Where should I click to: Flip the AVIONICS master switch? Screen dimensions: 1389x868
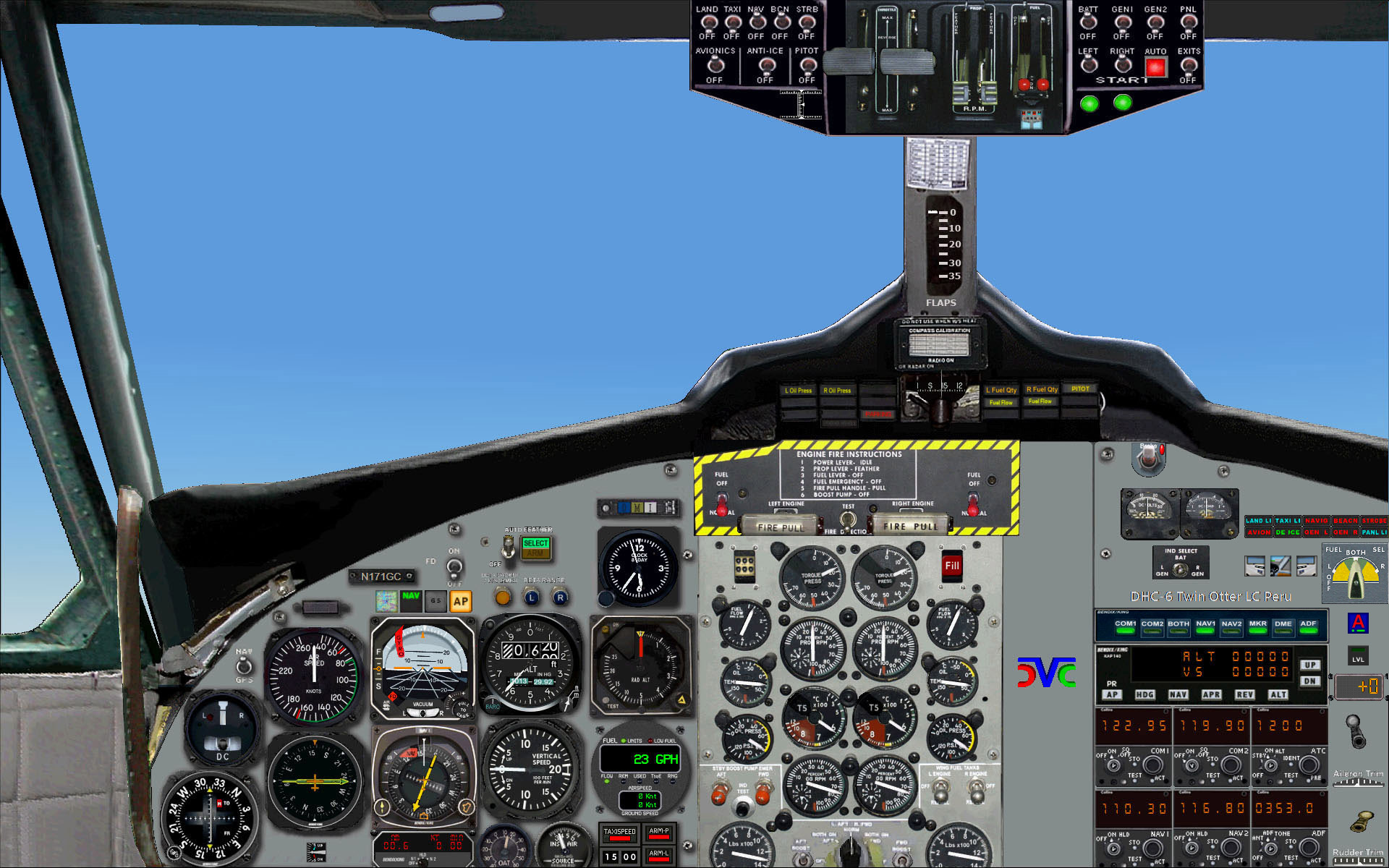(715, 65)
